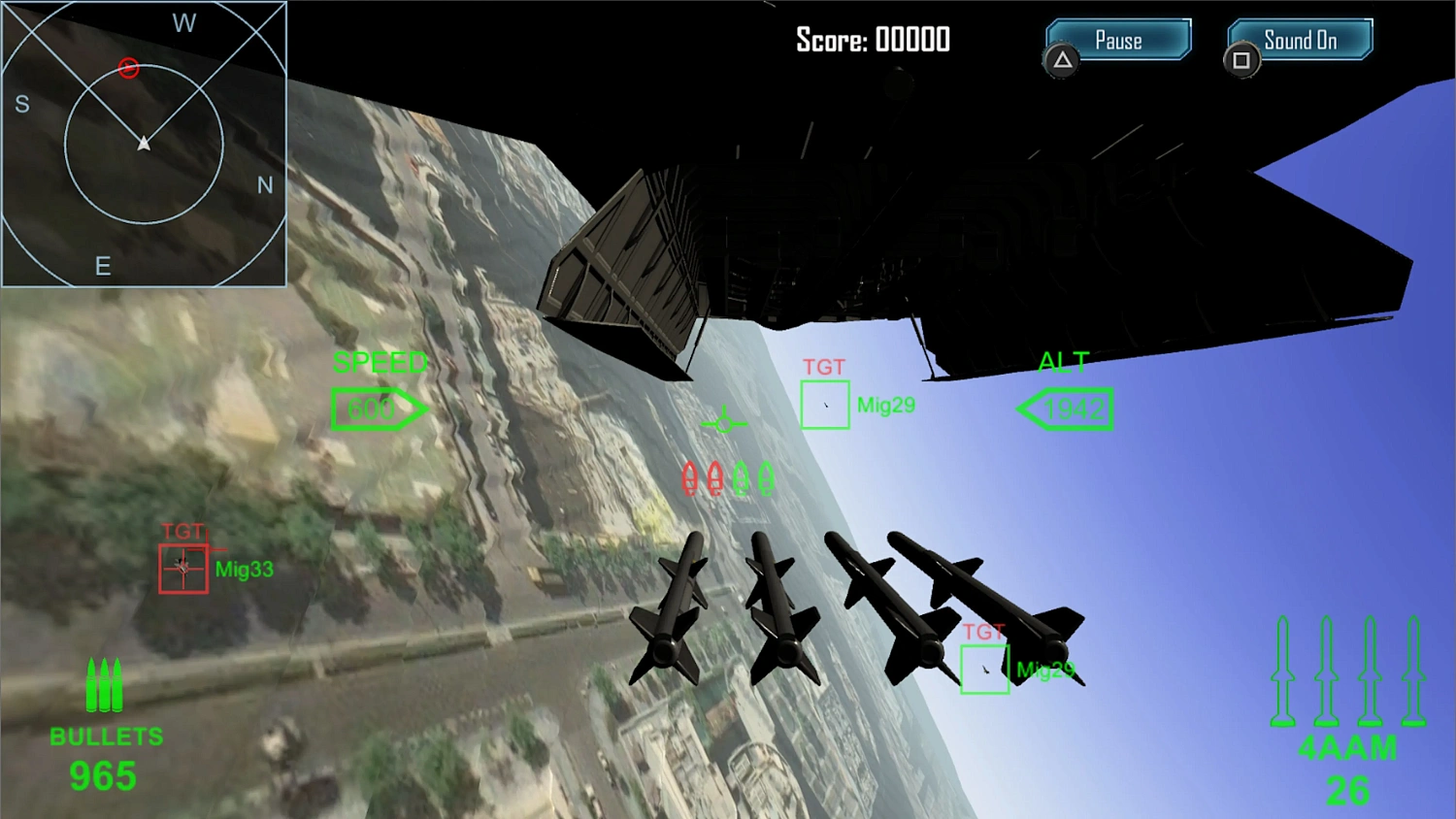Click the square icon on the Sound On button
Image resolution: width=1456 pixels, height=819 pixels.
click(1242, 60)
